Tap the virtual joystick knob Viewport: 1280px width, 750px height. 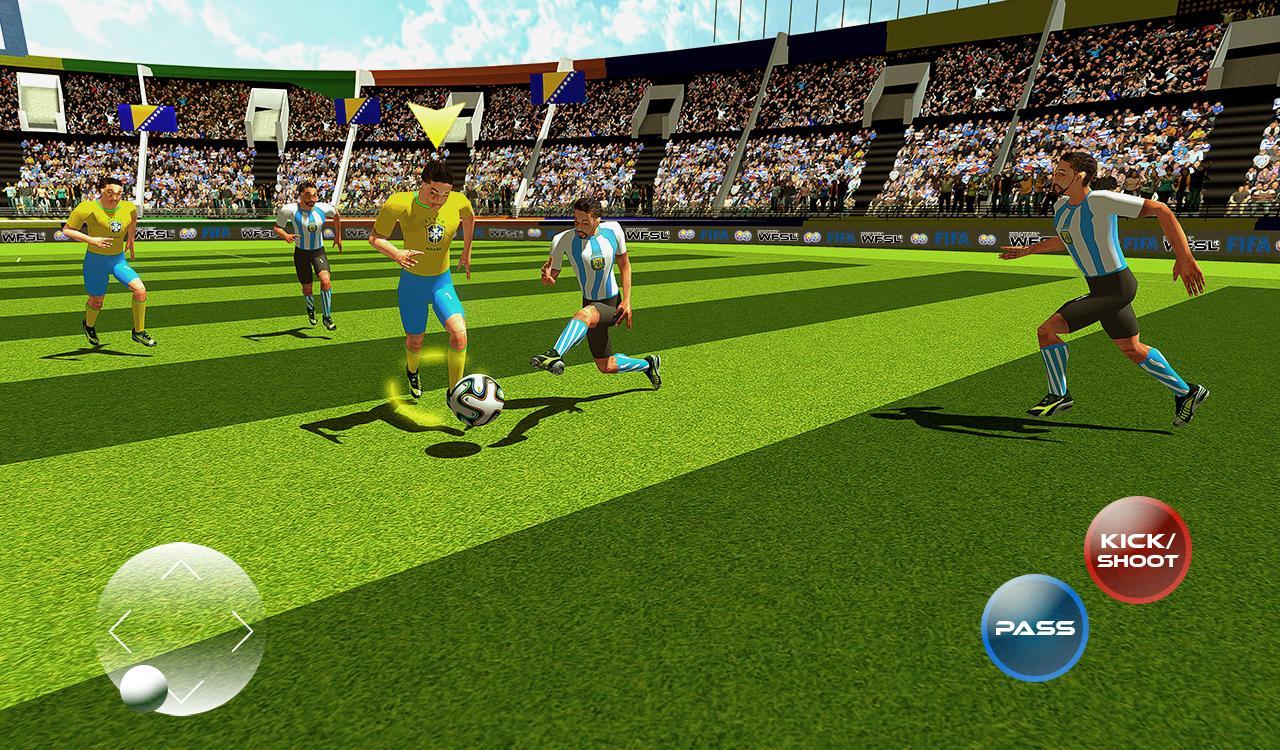point(144,686)
